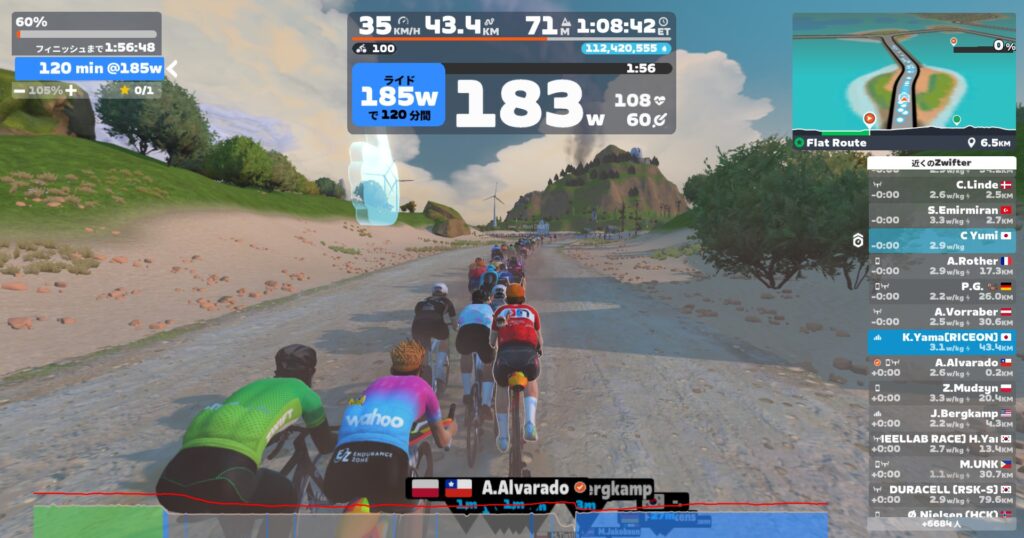
Task: Show the +6684 more riders footer
Action: [941, 524]
